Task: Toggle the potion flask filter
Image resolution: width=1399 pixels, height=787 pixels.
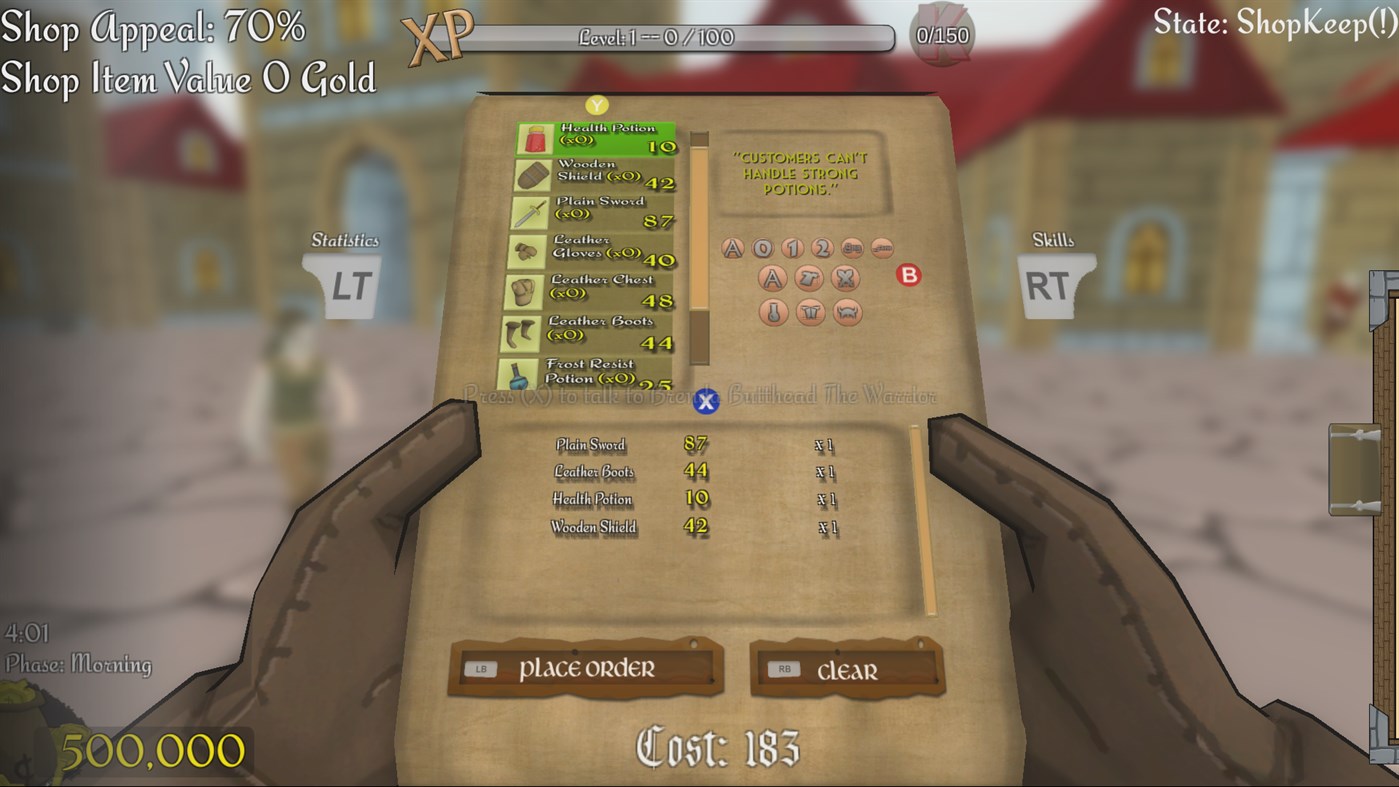Action: click(772, 312)
